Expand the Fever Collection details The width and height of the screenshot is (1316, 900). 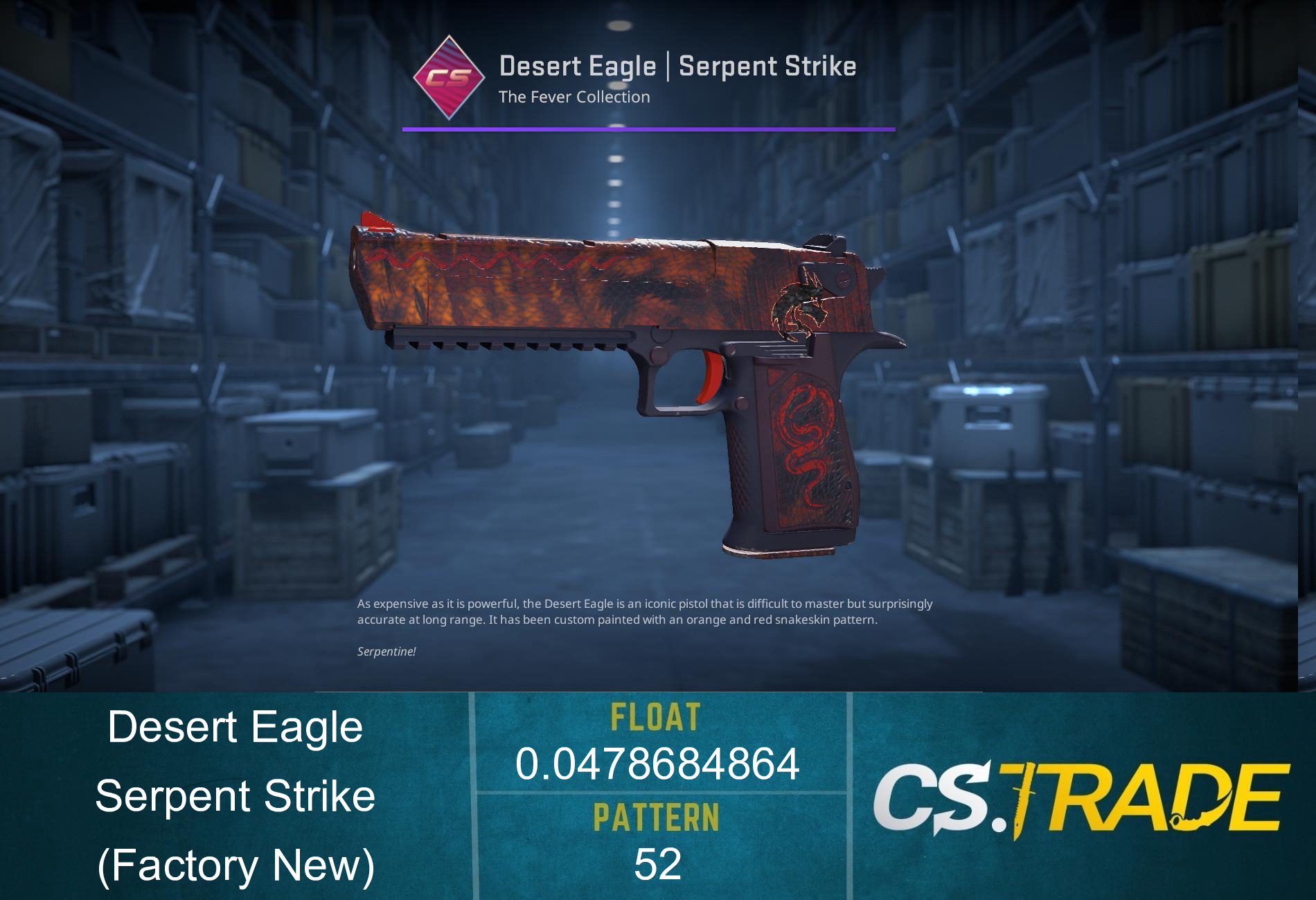tap(573, 97)
